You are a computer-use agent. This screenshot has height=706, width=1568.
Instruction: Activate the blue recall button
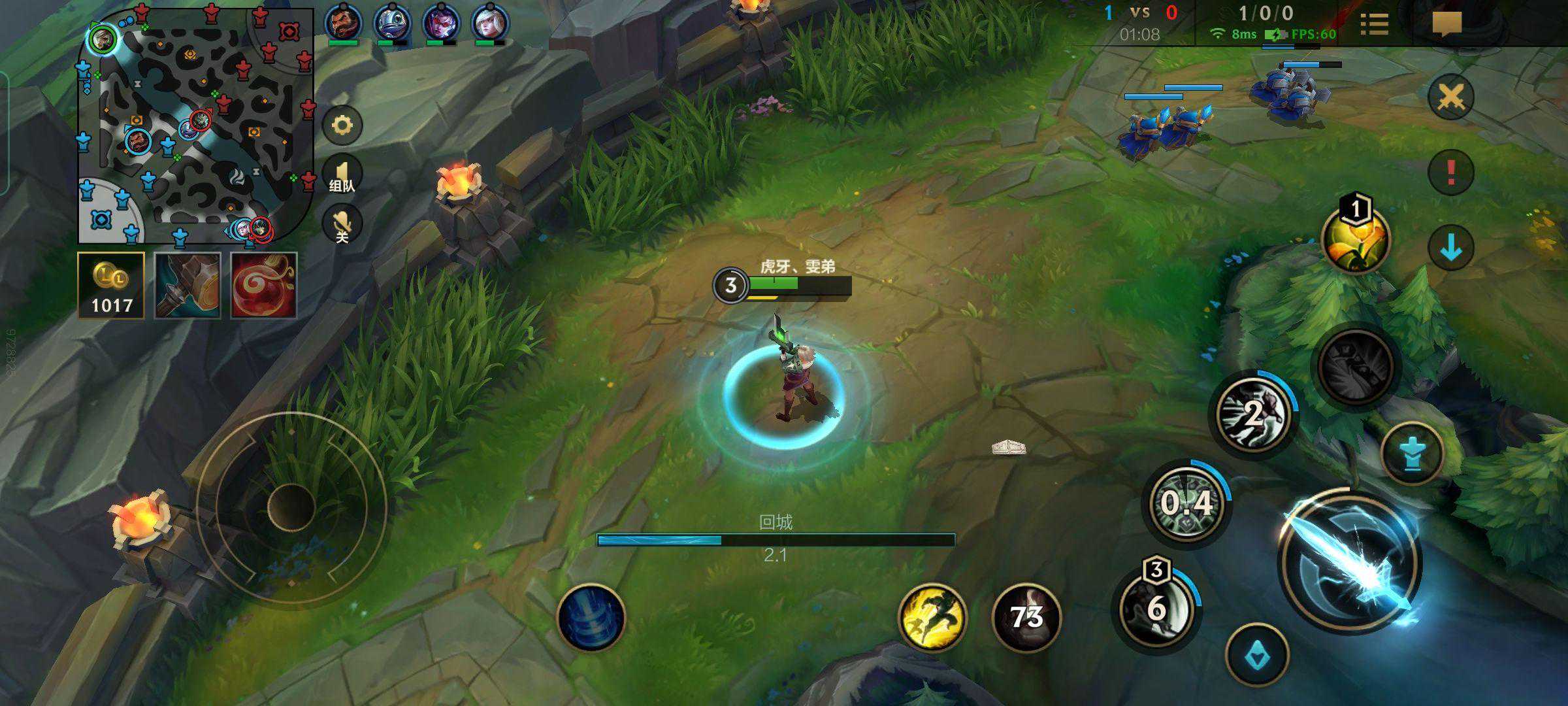click(591, 617)
